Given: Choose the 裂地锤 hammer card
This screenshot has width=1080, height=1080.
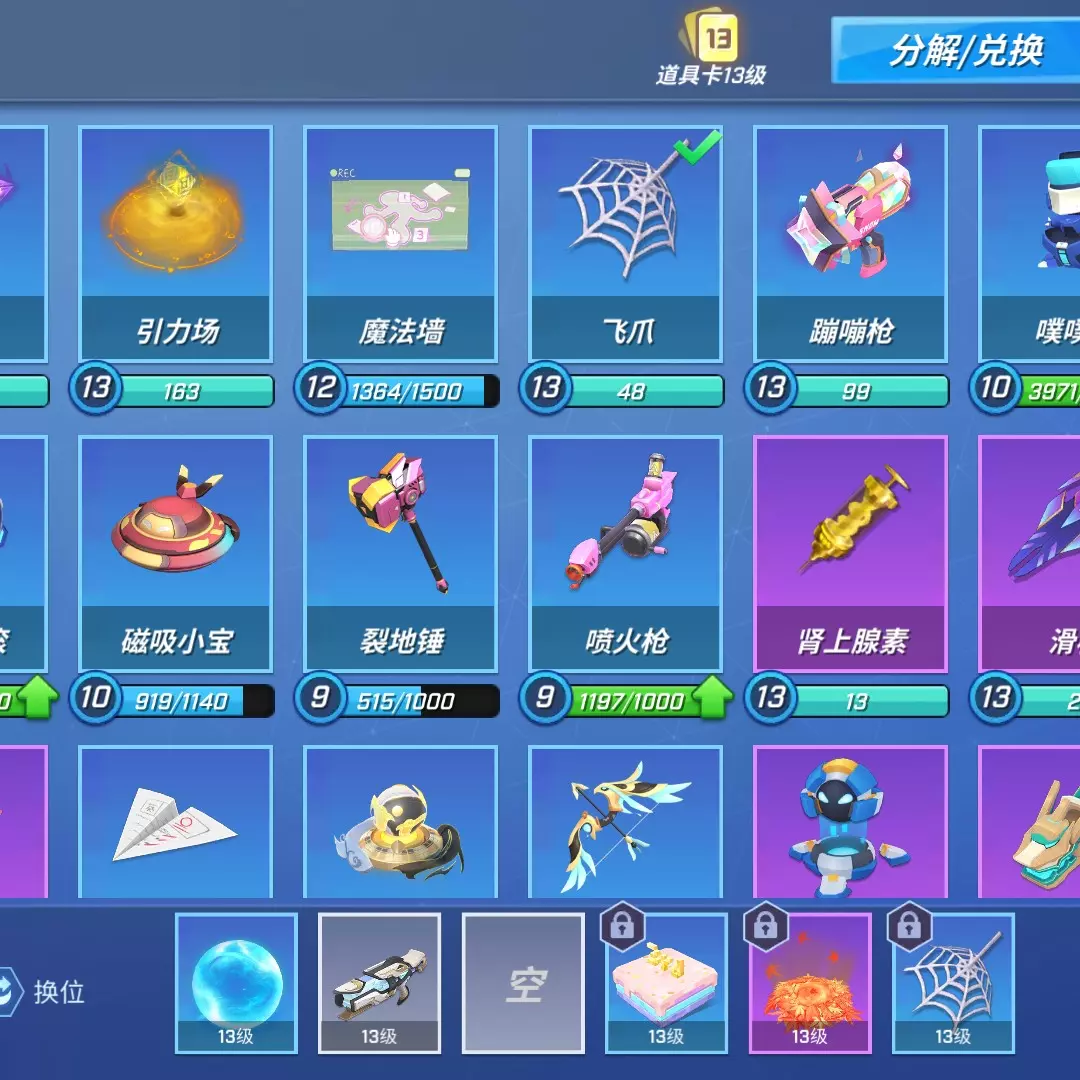Looking at the screenshot, I should [x=400, y=553].
